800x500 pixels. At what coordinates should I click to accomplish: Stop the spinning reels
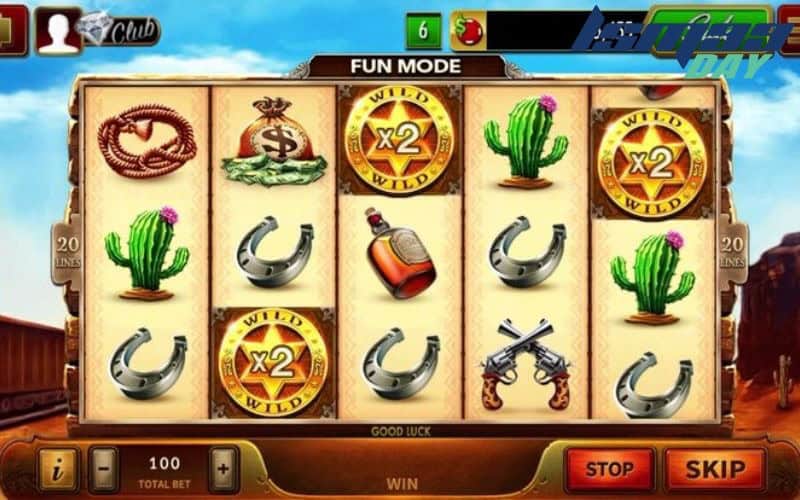click(609, 468)
